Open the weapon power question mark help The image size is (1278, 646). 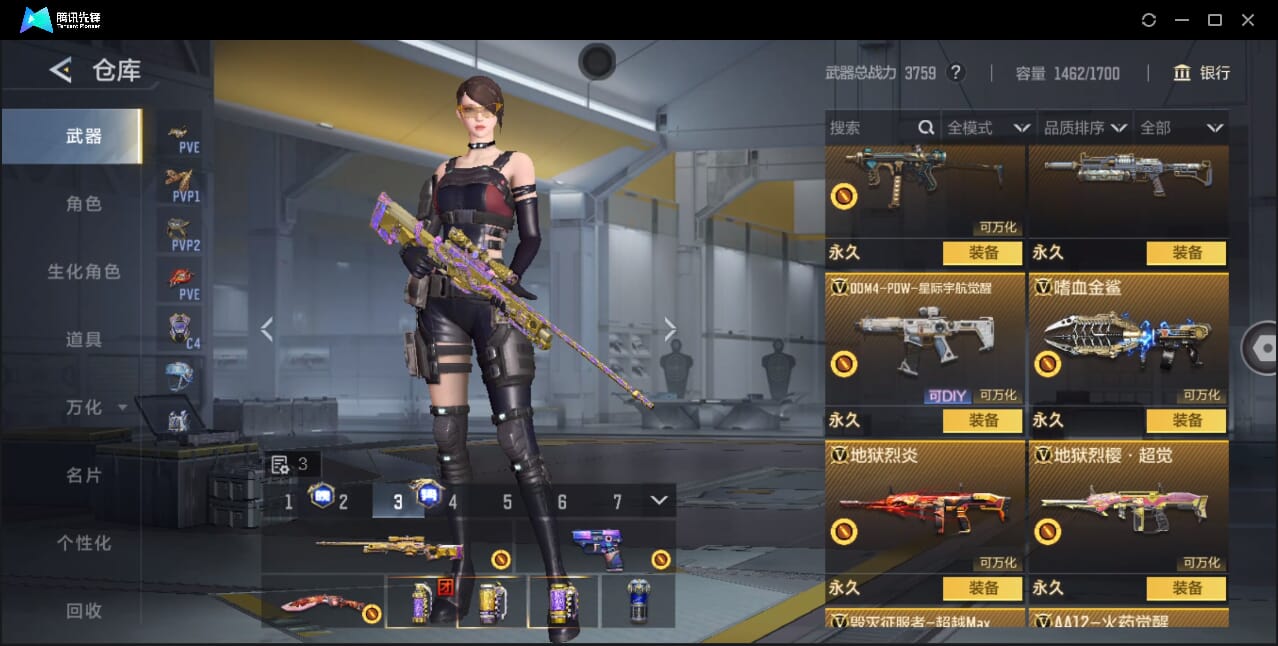point(956,73)
